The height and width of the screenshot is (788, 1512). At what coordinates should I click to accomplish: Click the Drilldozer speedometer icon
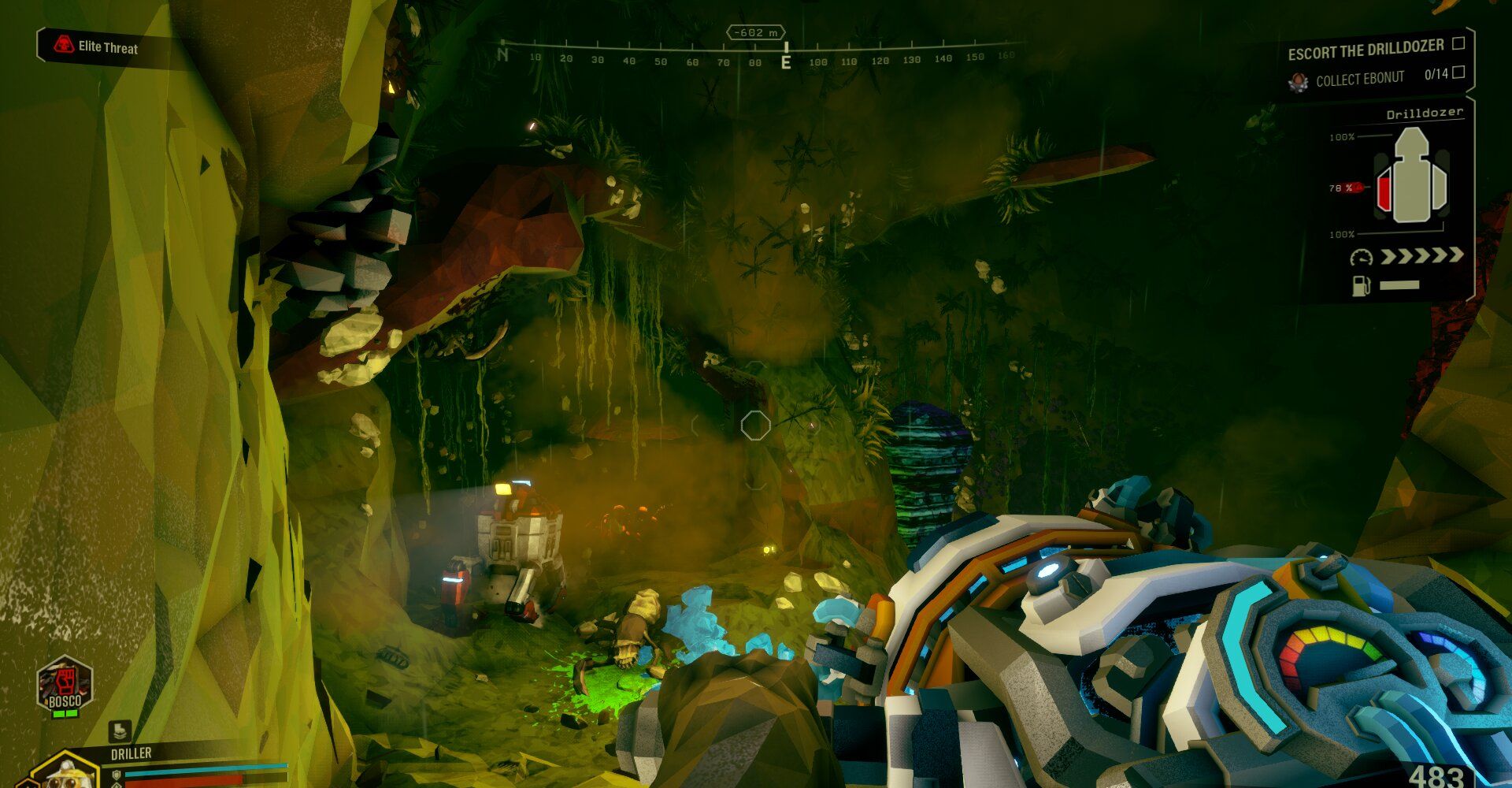pos(1362,257)
